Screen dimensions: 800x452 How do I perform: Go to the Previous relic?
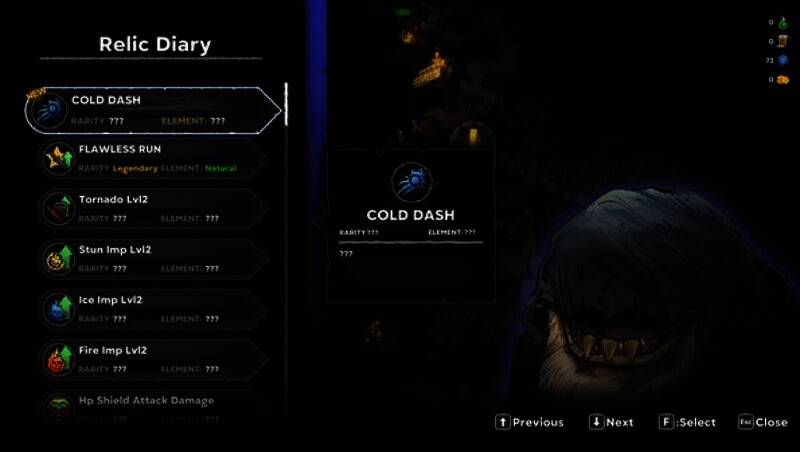tap(529, 422)
